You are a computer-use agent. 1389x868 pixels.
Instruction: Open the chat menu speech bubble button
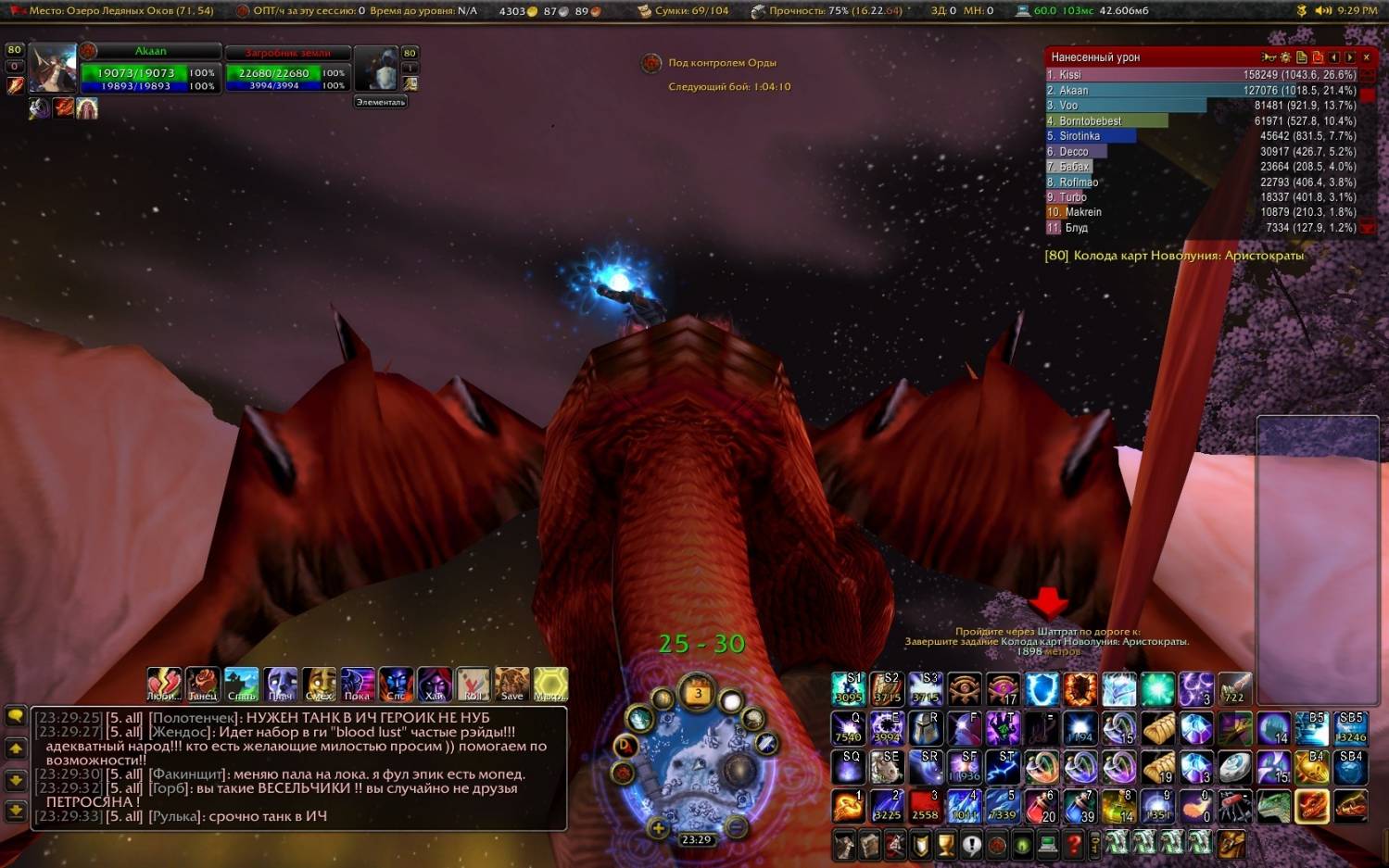pos(16,716)
